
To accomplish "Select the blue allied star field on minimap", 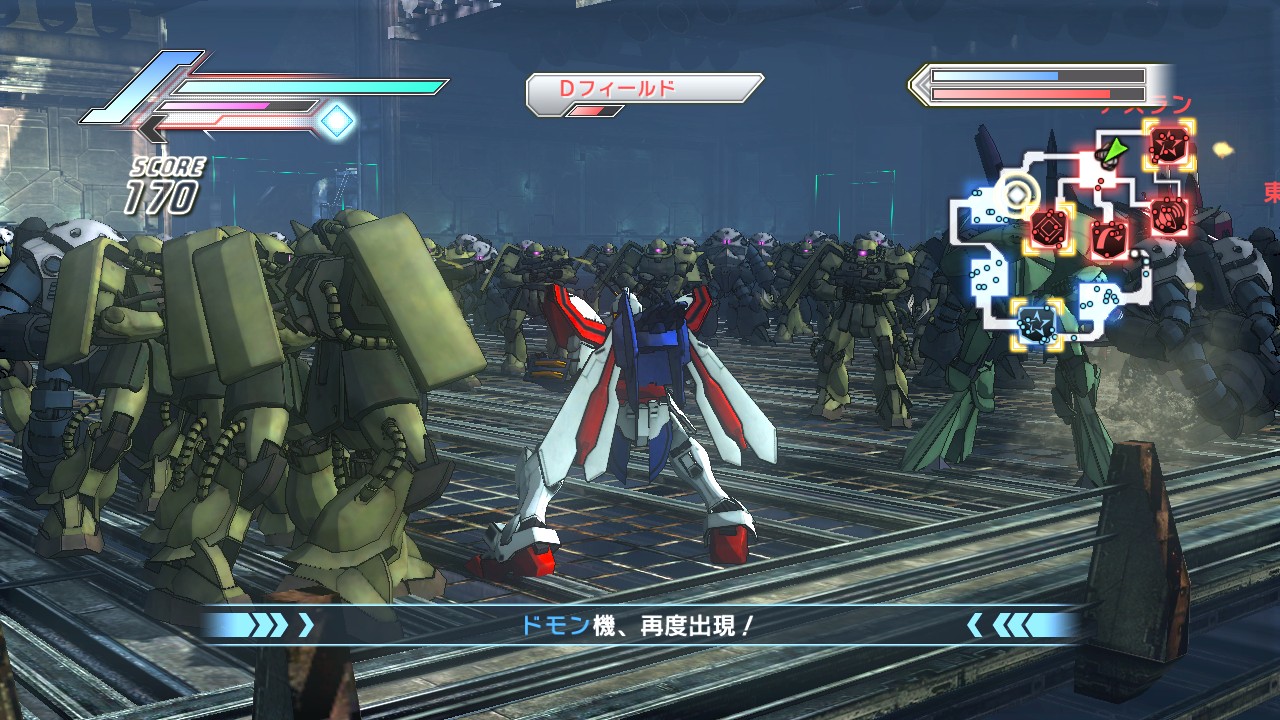I will 1035,323.
